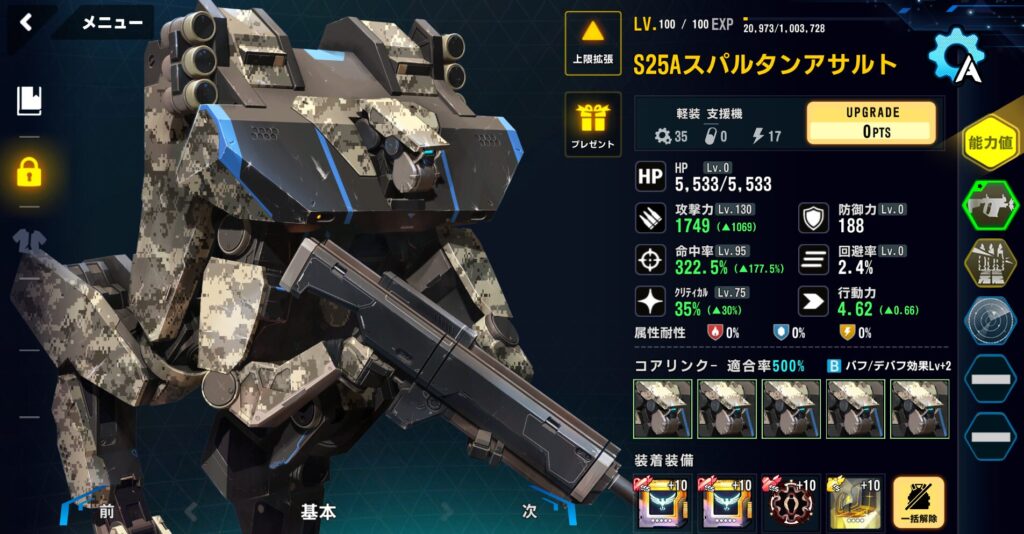This screenshot has width=1024, height=534.
Task: Open the プレゼント gift button
Action: (593, 125)
